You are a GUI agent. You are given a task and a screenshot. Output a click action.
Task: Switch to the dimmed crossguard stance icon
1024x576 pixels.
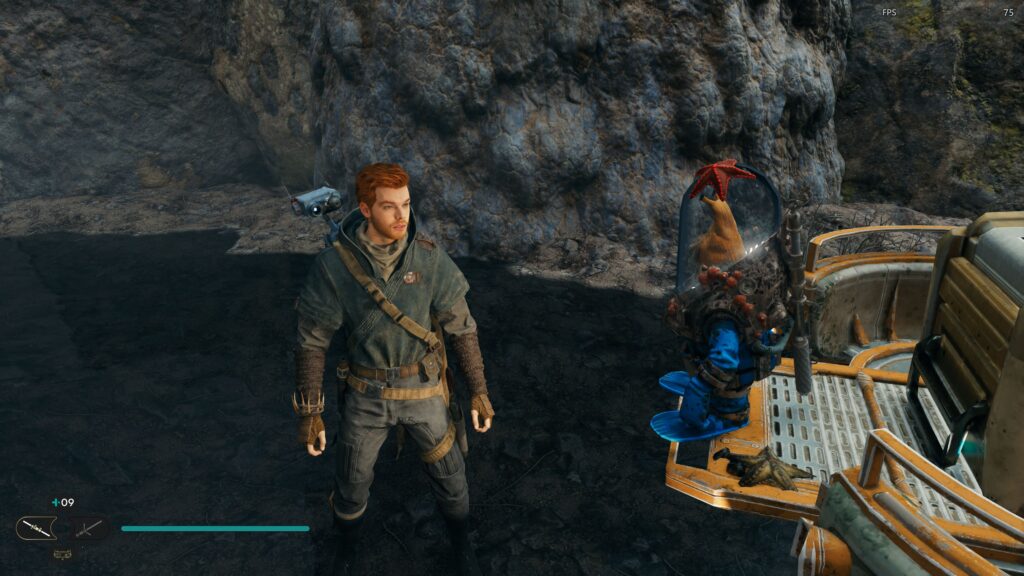[87, 527]
